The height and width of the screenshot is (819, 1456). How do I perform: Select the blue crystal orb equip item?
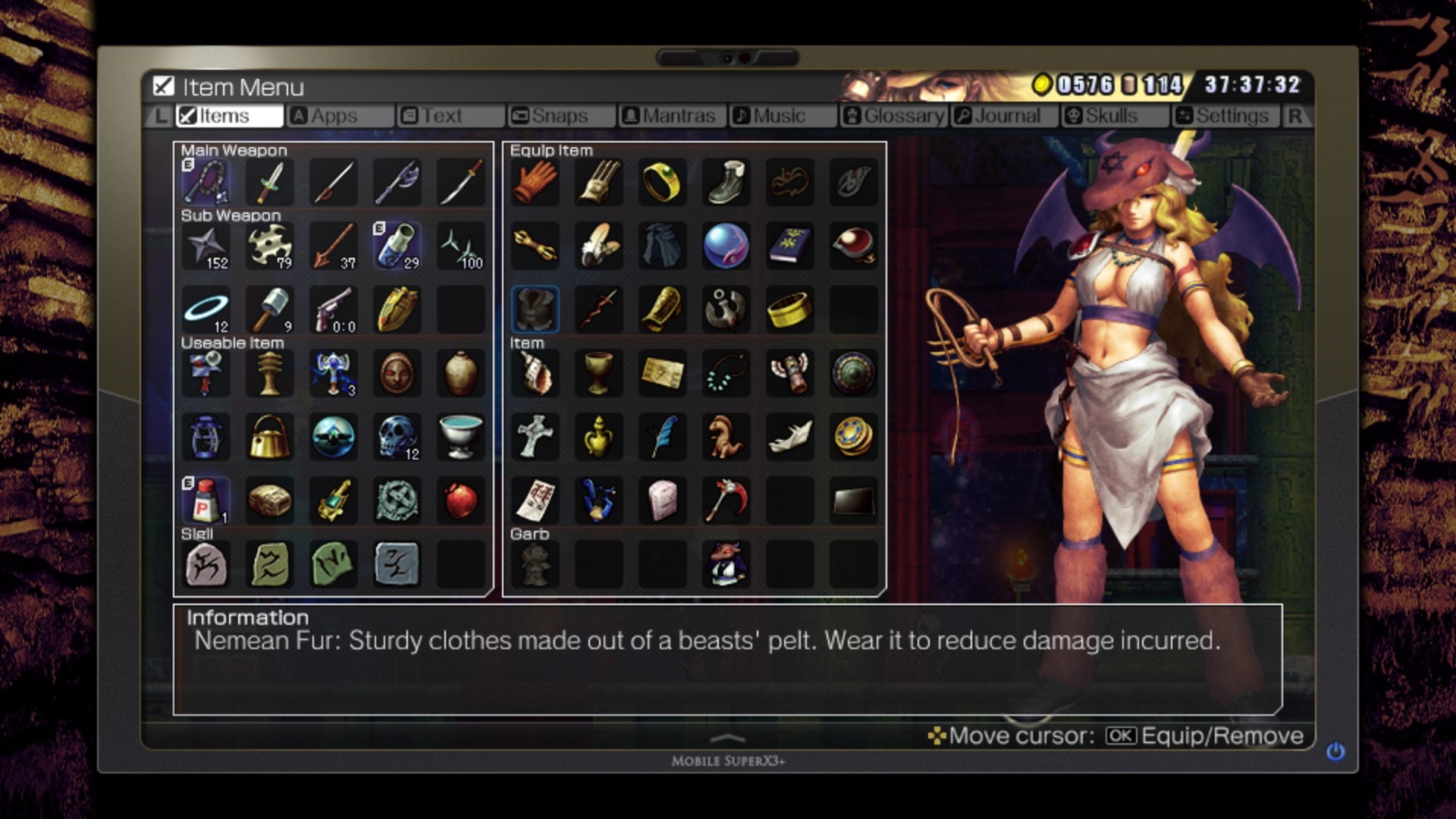point(726,246)
